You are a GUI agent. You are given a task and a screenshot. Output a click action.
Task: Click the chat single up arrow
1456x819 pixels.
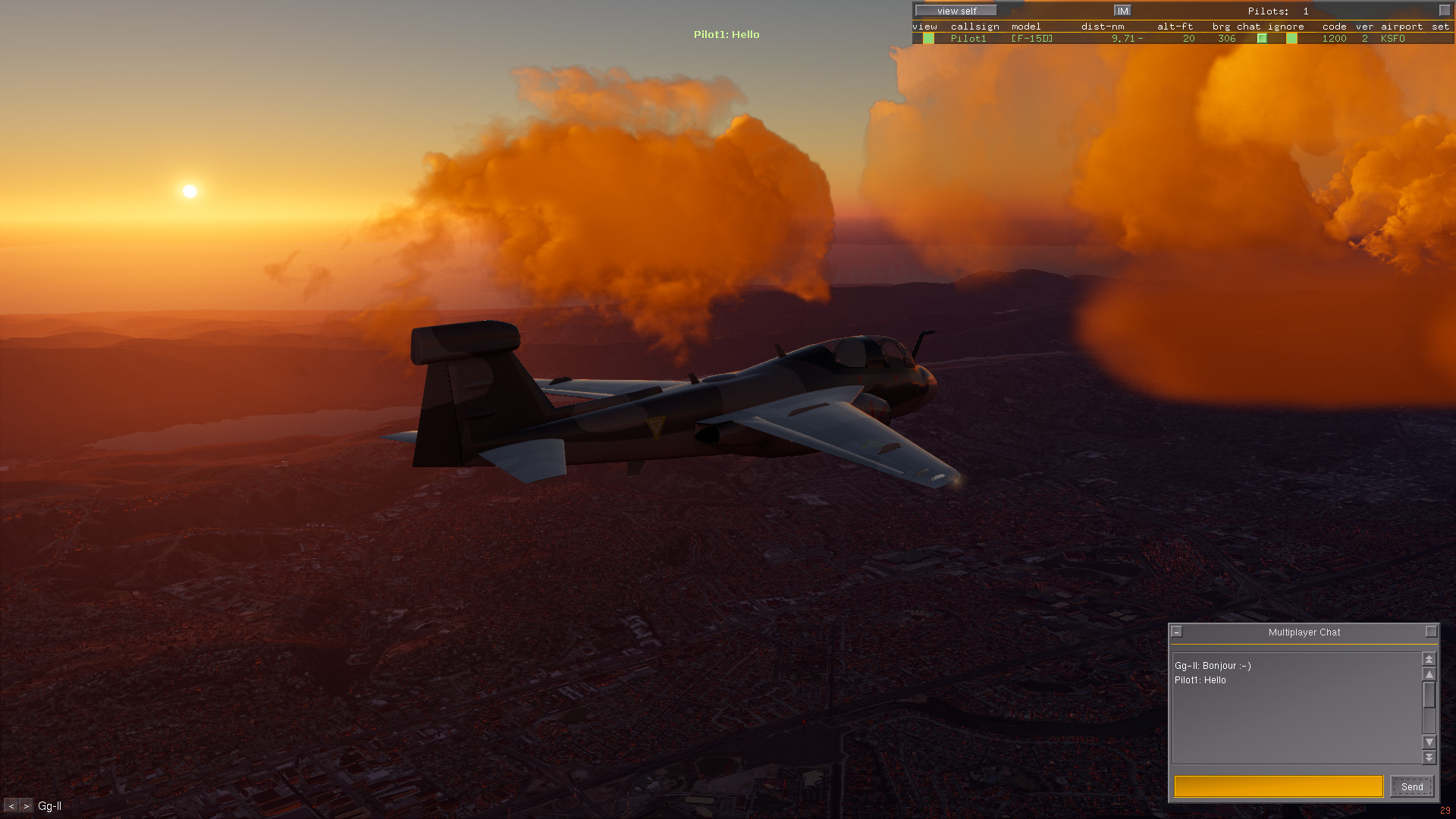click(x=1429, y=674)
